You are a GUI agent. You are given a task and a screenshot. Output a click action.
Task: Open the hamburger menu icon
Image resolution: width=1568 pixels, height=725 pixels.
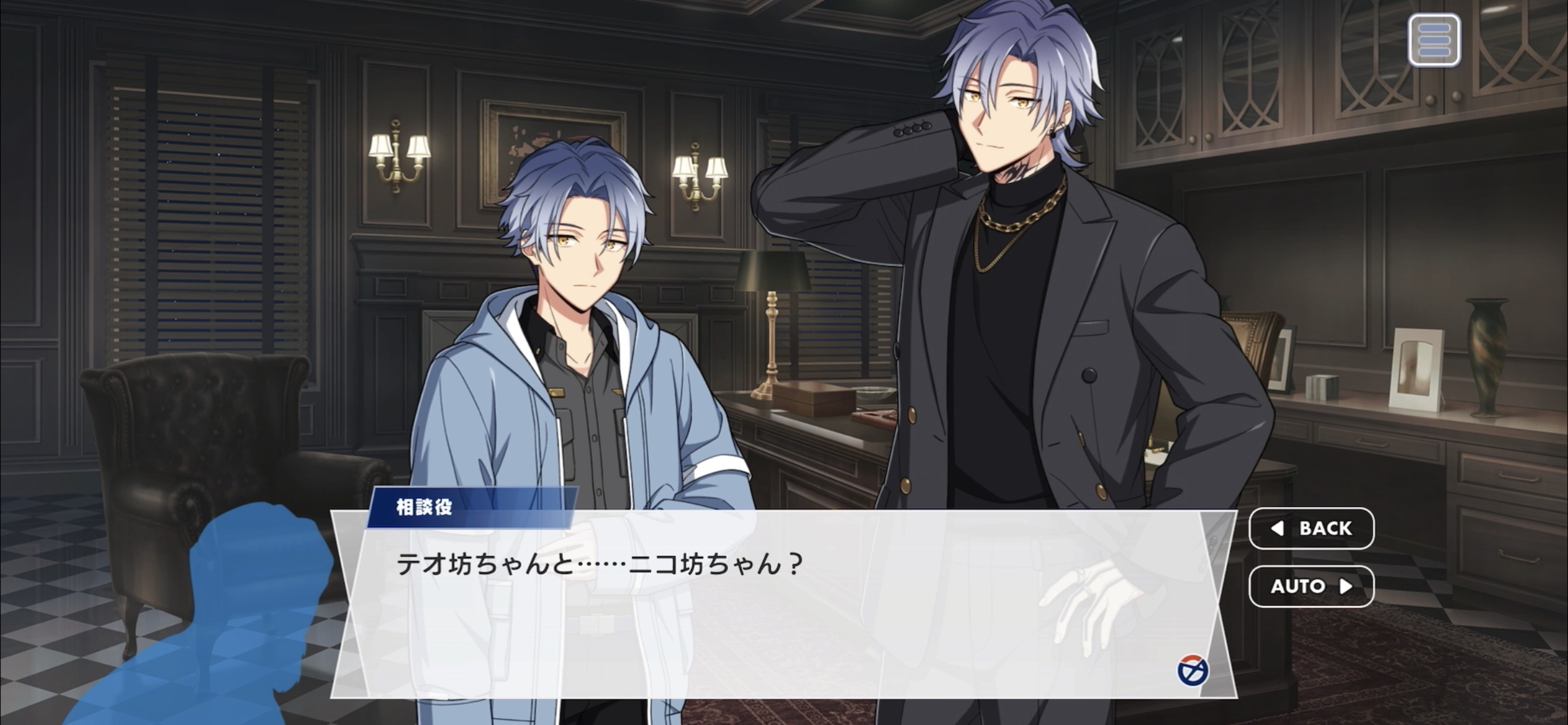tap(1434, 40)
